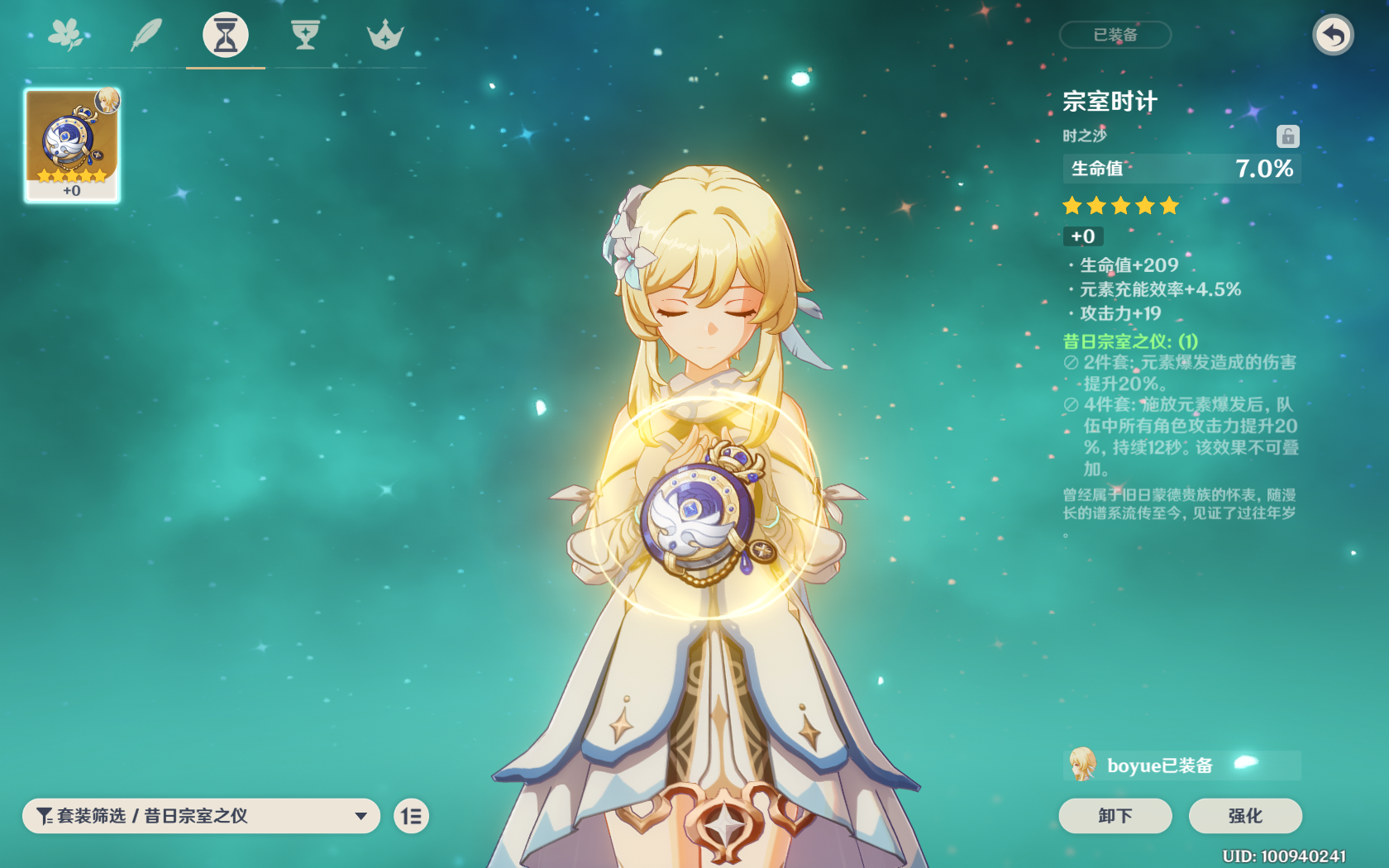Viewport: 1389px width, 868px height.
Task: Unequip the artifact with 卸下
Action: coord(1115,816)
